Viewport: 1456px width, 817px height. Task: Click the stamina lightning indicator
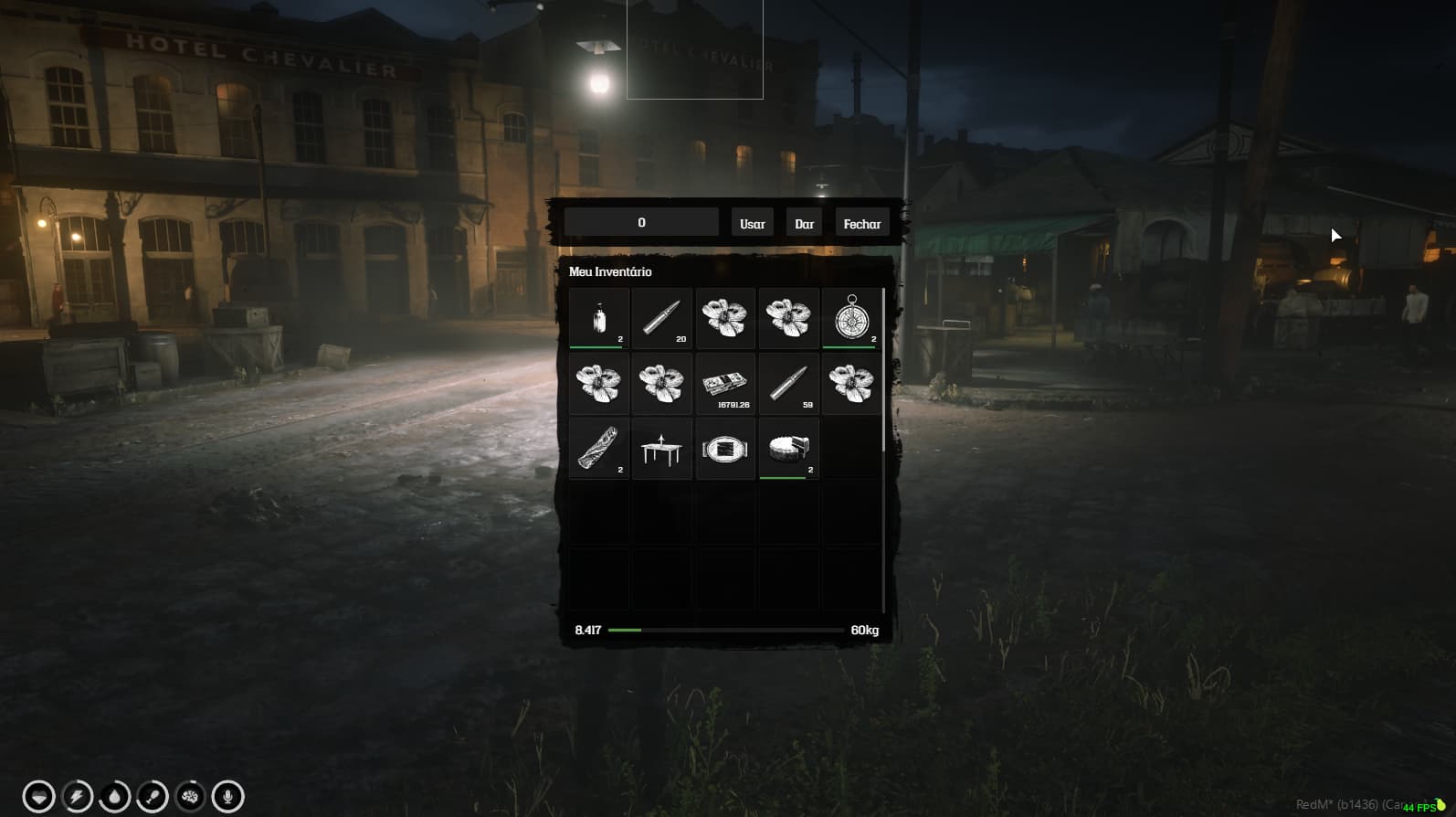76,796
